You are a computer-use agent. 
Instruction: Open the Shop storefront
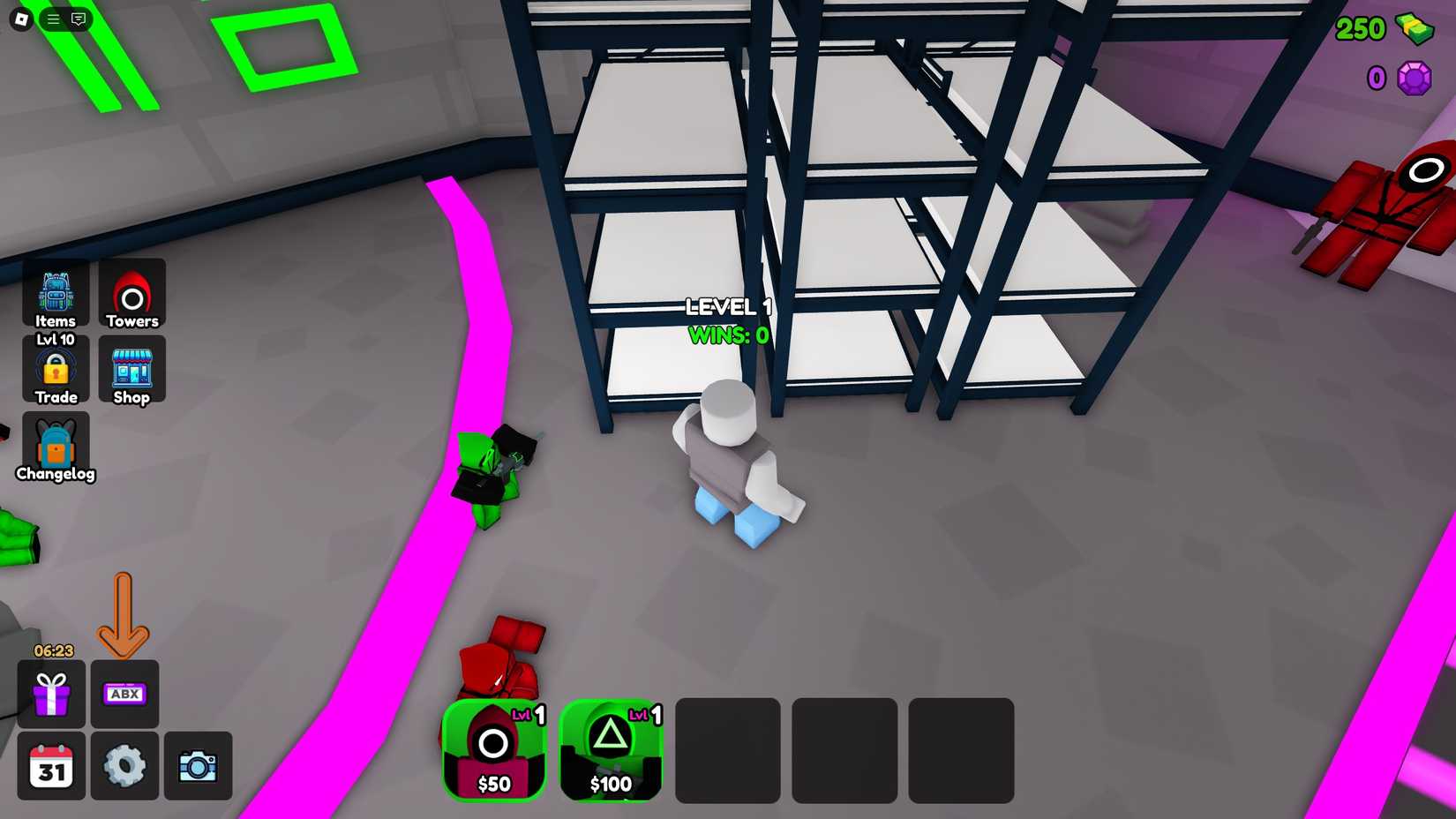click(x=131, y=369)
